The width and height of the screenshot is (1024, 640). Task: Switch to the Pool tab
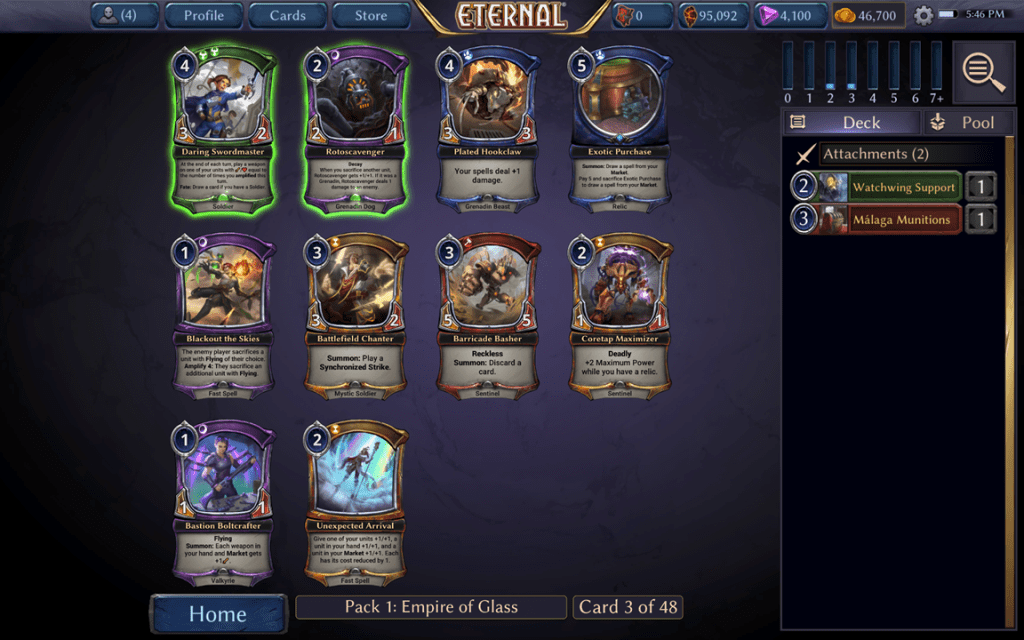963,122
